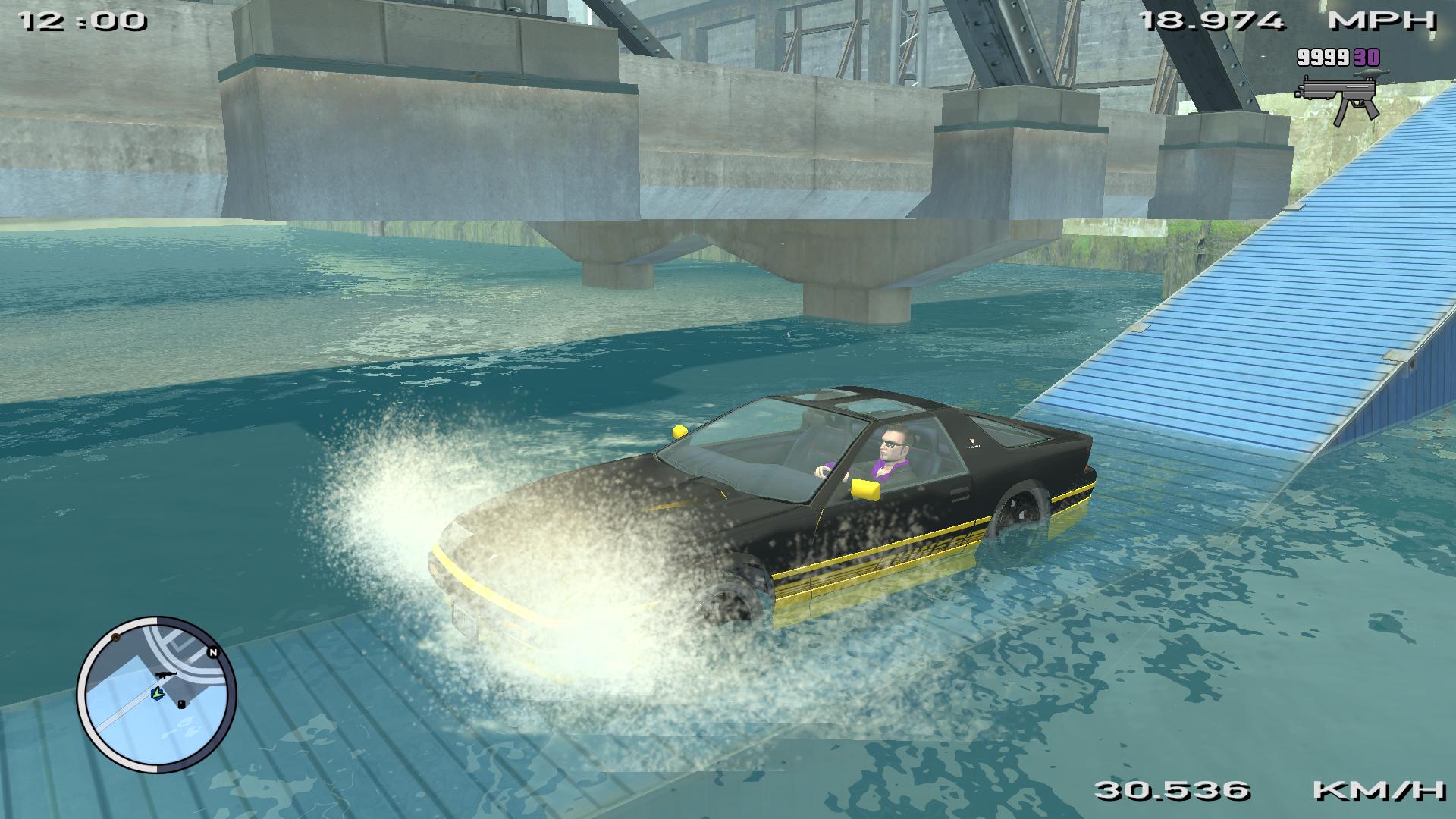
Task: Click the brown blip on the minimap rim
Action: (116, 639)
